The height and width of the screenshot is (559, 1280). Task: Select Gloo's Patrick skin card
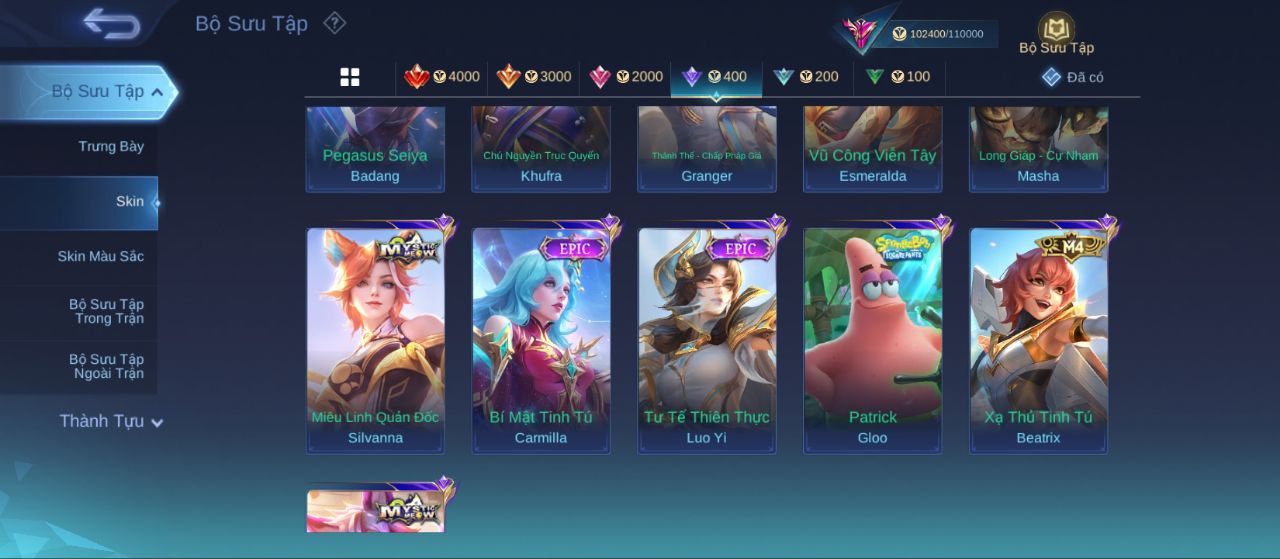[x=873, y=340]
